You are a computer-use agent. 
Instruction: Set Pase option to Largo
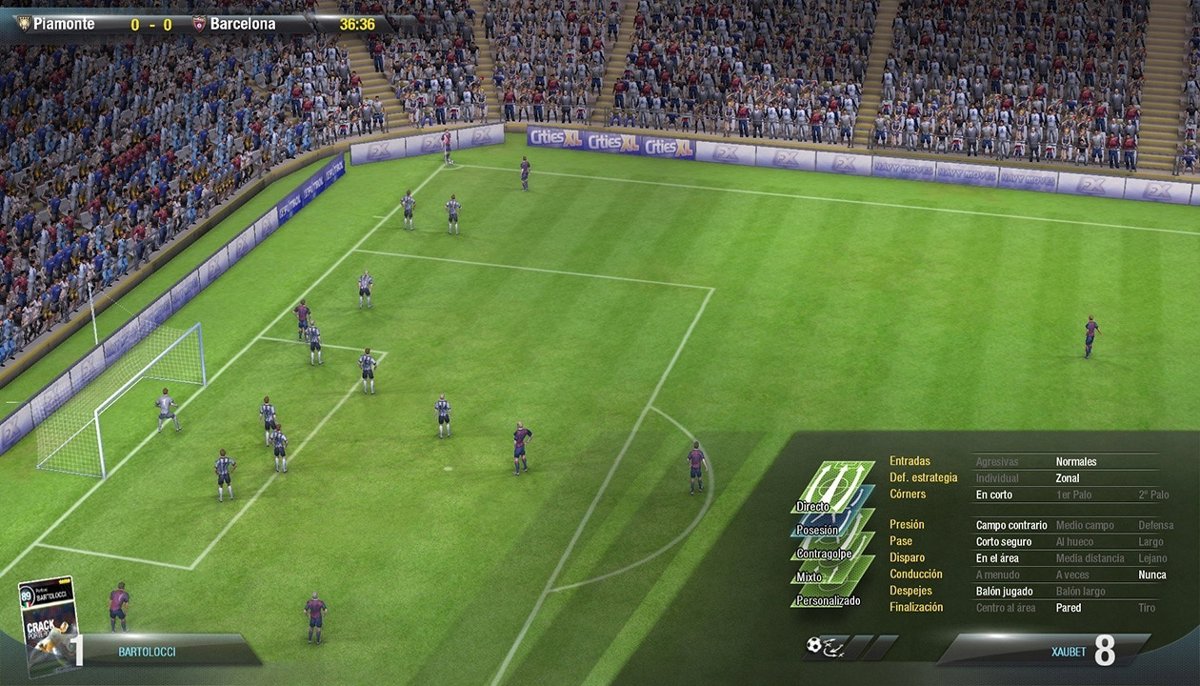(x=1151, y=542)
